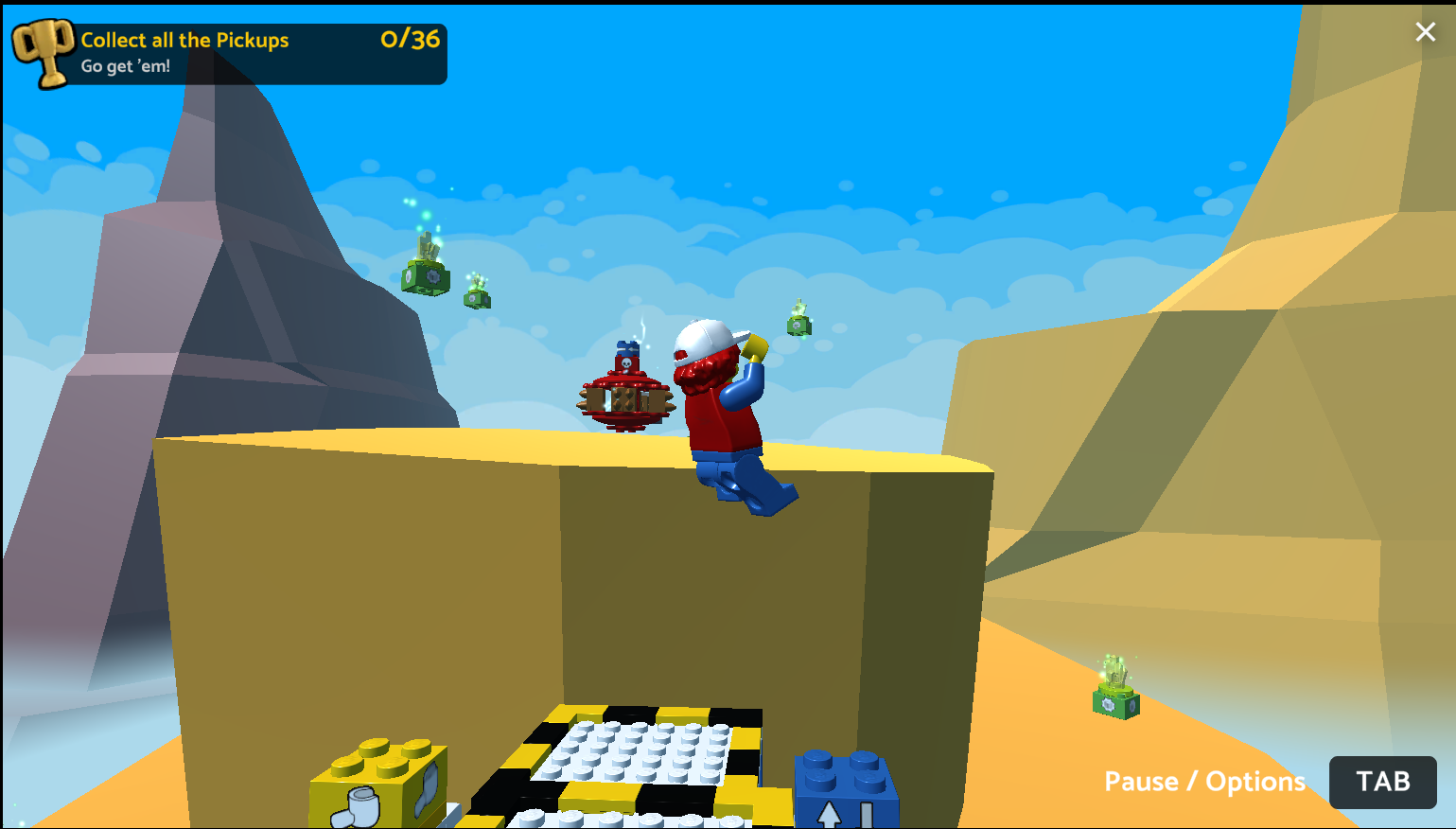This screenshot has width=1456, height=829.
Task: Expand the objective panel showing 0/36
Action: click(x=407, y=40)
